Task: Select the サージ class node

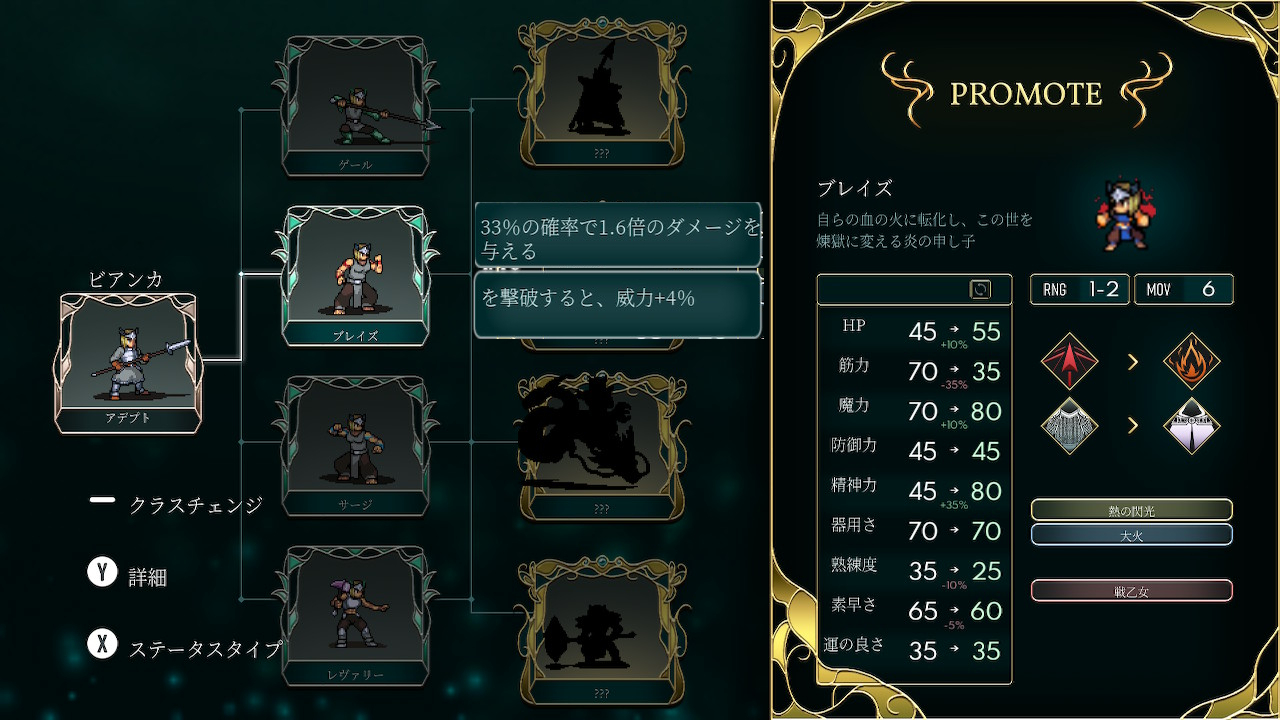Action: 357,447
